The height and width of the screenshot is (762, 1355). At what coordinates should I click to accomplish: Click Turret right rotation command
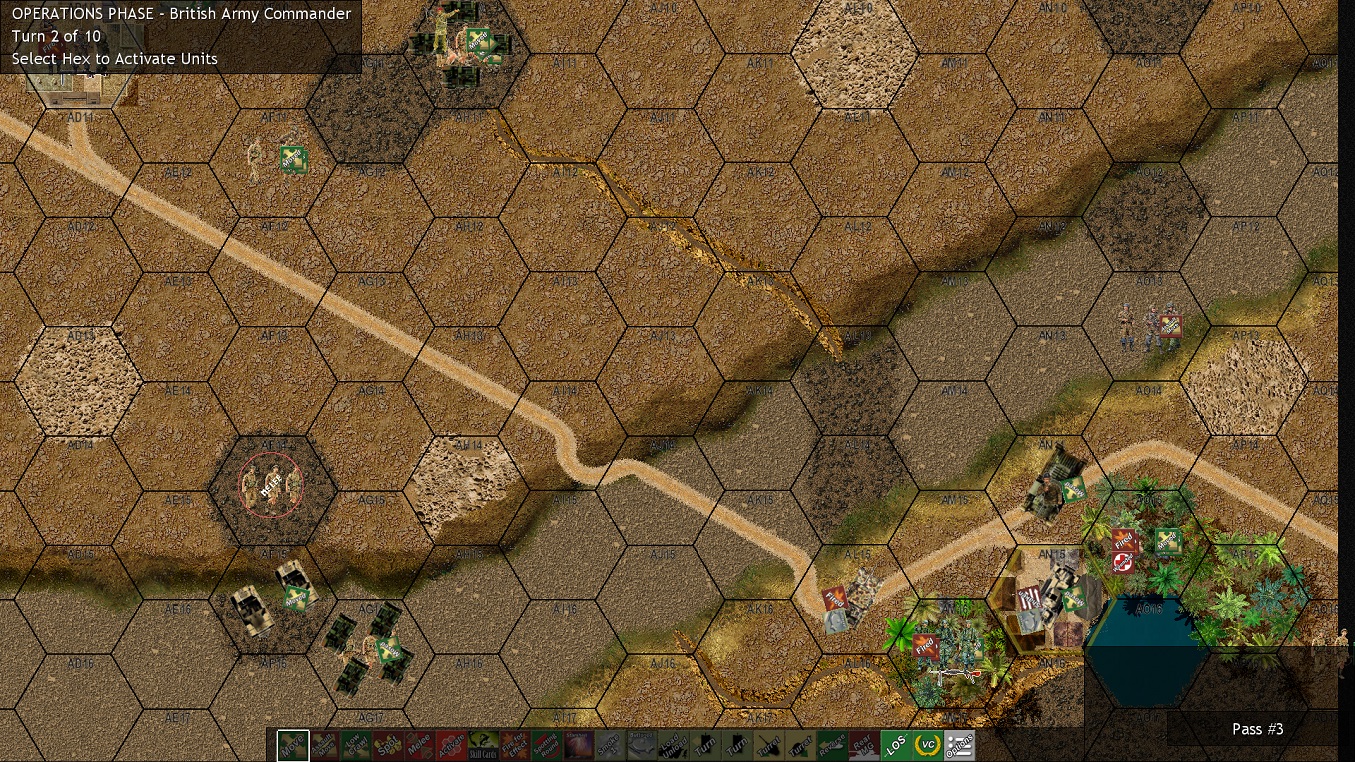pos(798,745)
